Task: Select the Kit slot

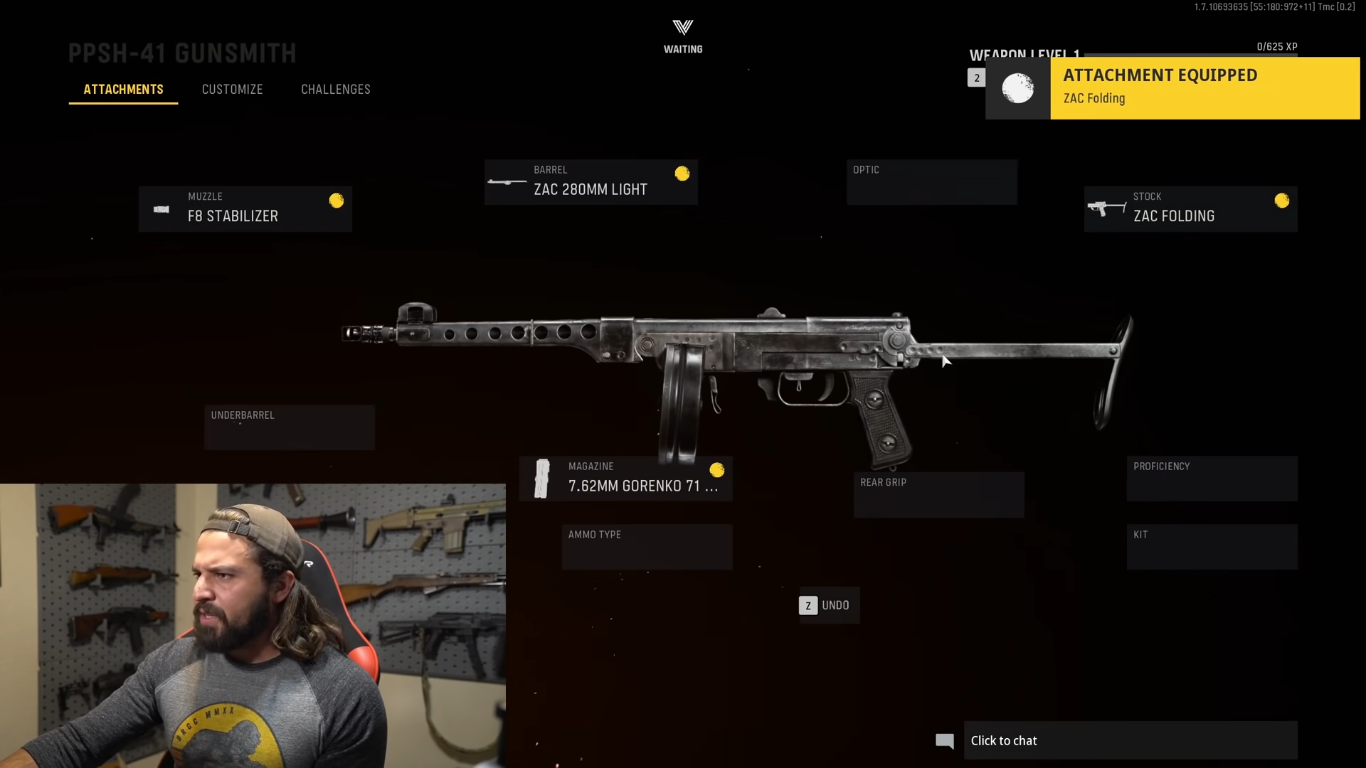Action: (1211, 546)
